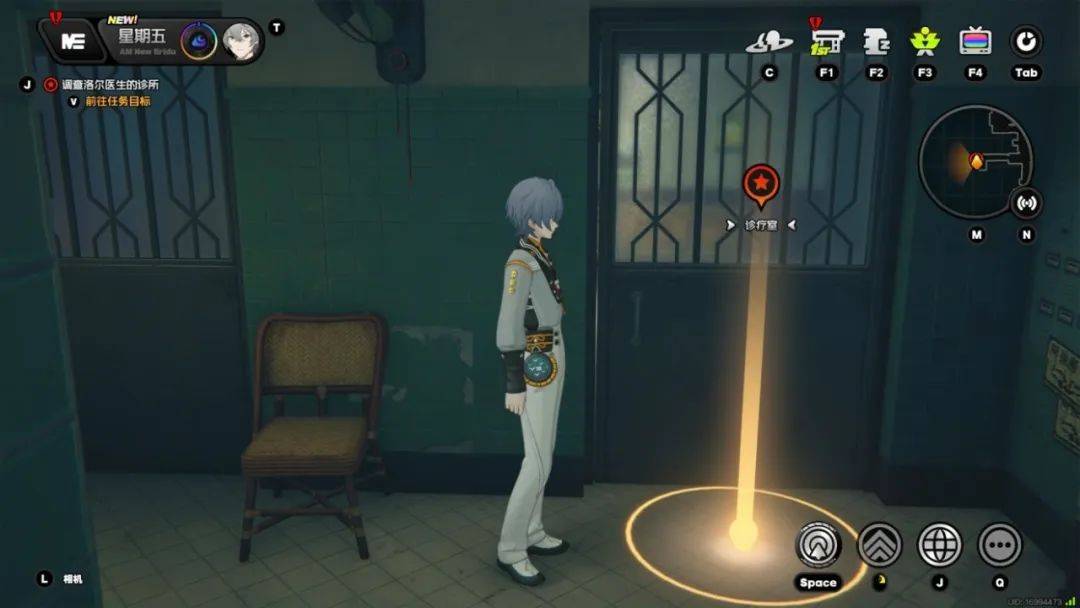Open the 调查洛尔医生的诊所 quest tracker

click(x=110, y=85)
